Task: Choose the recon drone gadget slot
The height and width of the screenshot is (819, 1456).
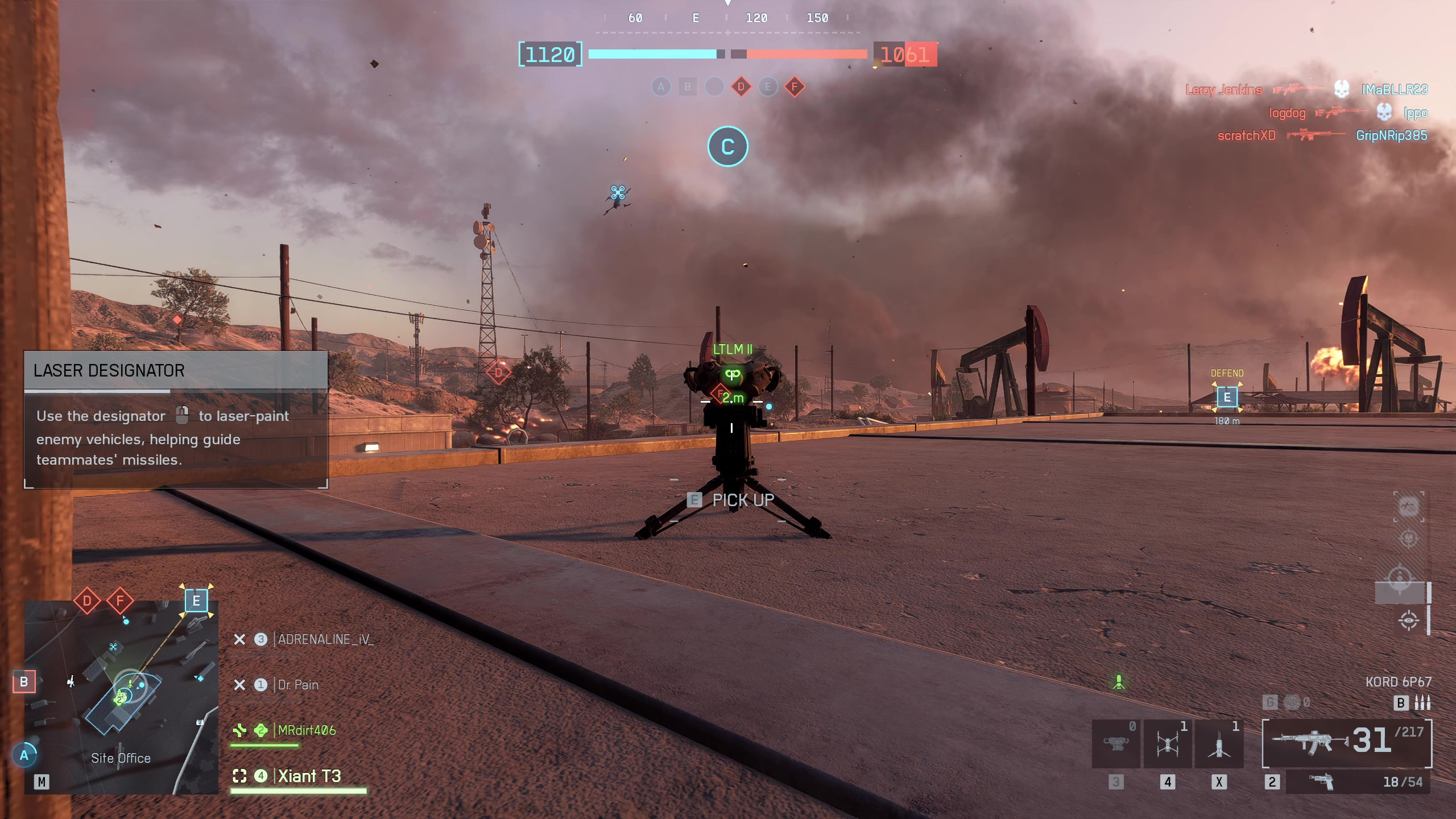Action: click(x=1167, y=743)
